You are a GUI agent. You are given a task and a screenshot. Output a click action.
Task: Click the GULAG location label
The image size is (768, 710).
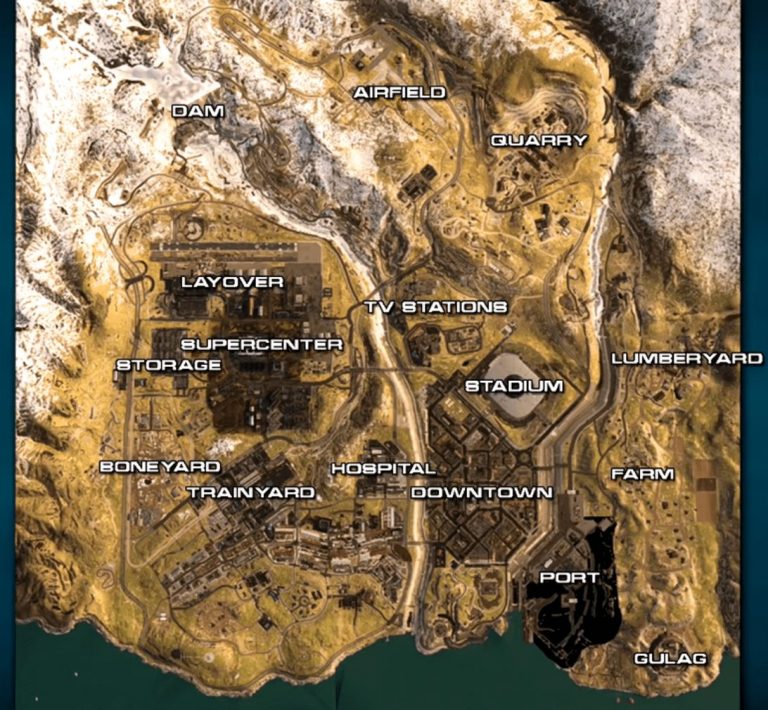click(670, 658)
